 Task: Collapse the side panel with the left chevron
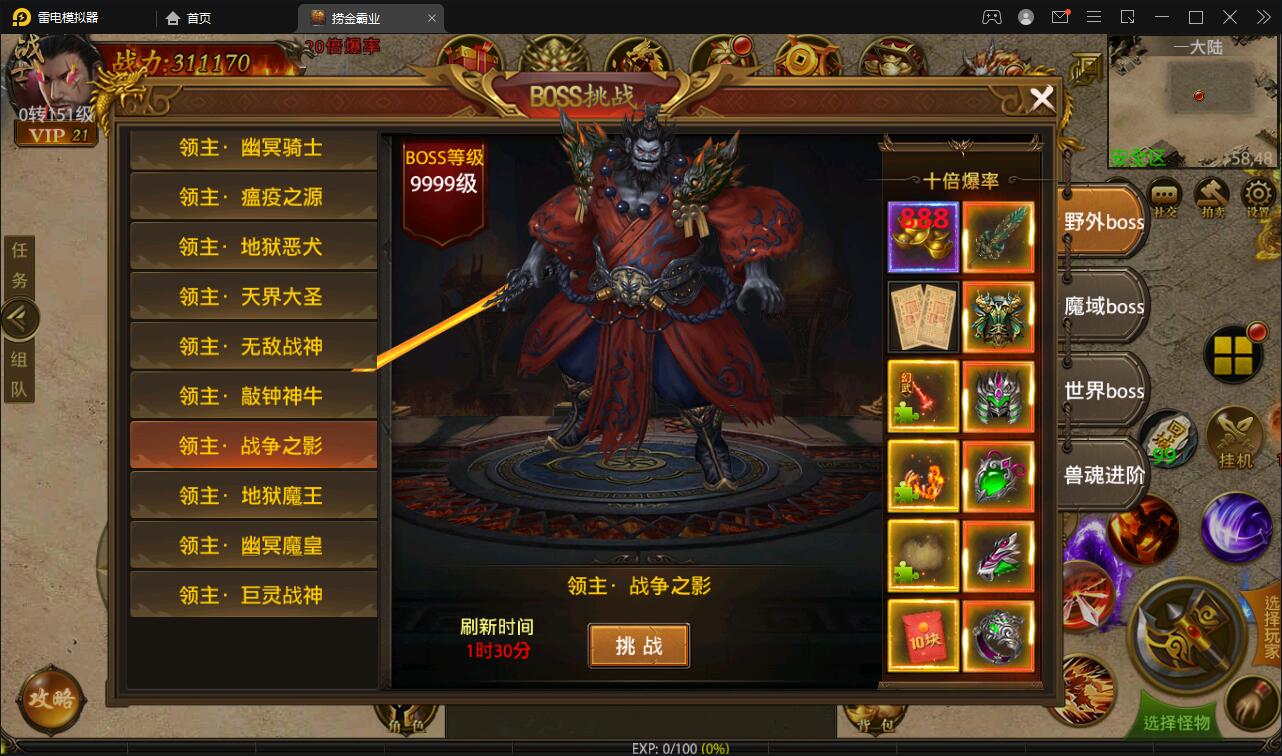click(20, 318)
